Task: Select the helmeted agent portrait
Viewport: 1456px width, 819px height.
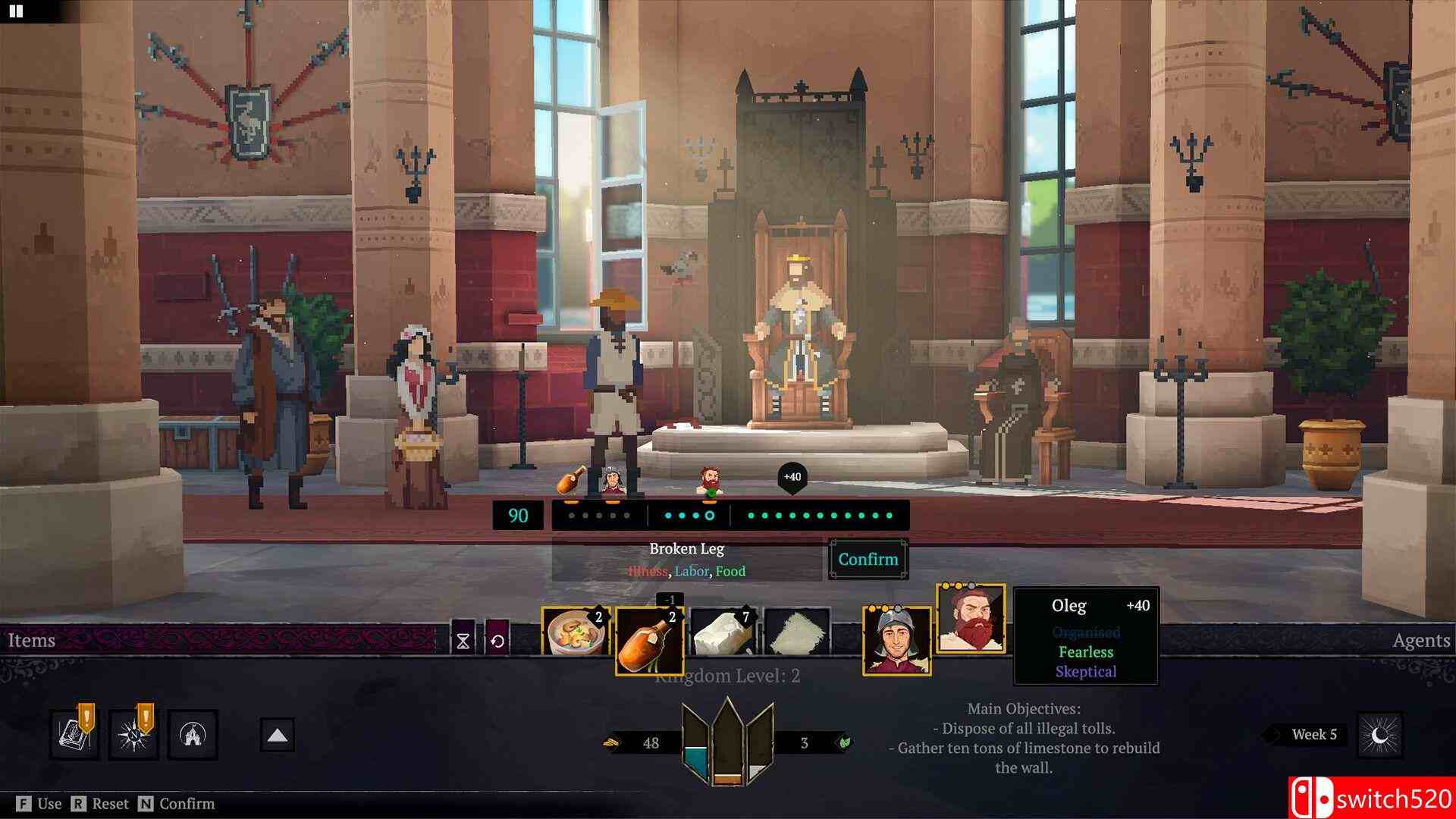Action: pyautogui.click(x=896, y=642)
